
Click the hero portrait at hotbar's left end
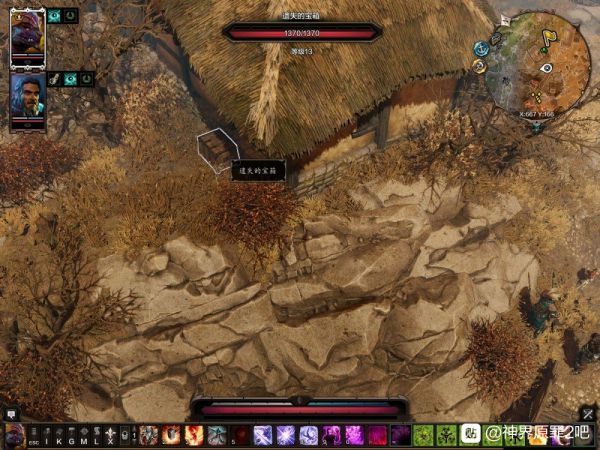(x=14, y=436)
